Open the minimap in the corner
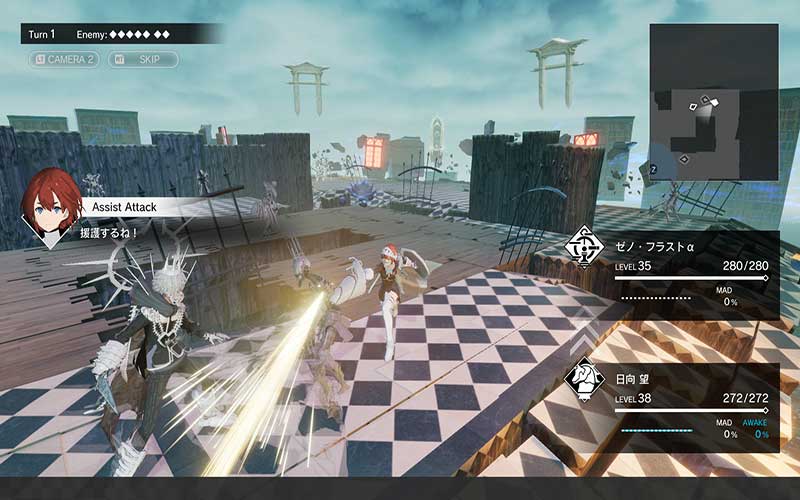Image resolution: width=800 pixels, height=500 pixels. [713, 102]
